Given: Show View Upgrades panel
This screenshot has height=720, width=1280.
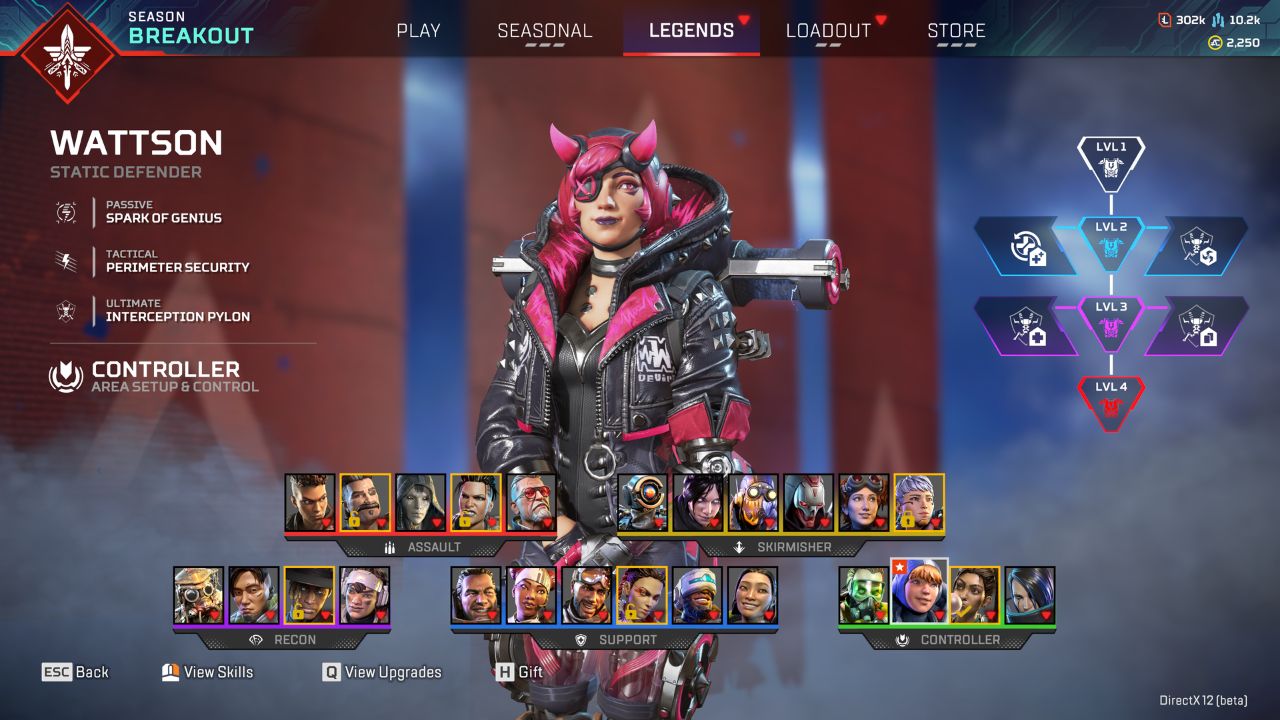Looking at the screenshot, I should tap(382, 672).
